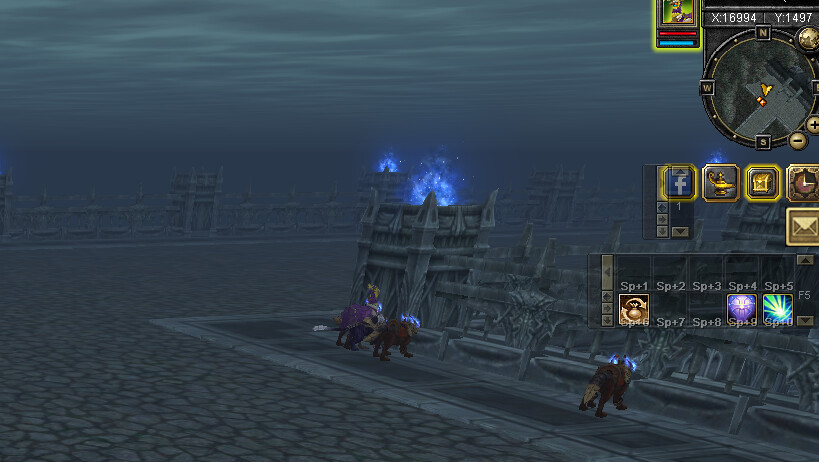Zoom in the minimap with plus button

tap(813, 125)
